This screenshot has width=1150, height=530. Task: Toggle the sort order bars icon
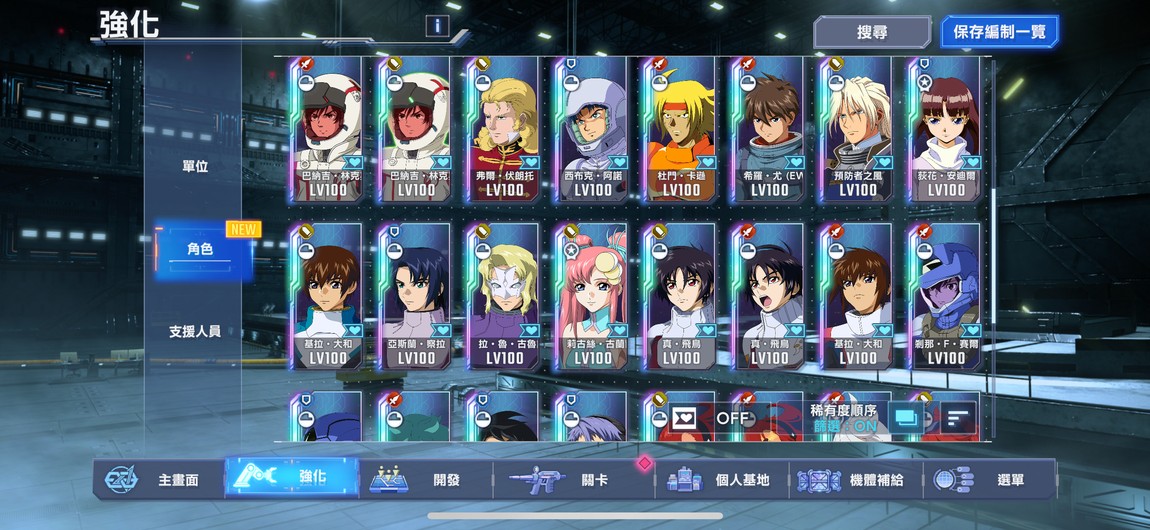coord(958,418)
